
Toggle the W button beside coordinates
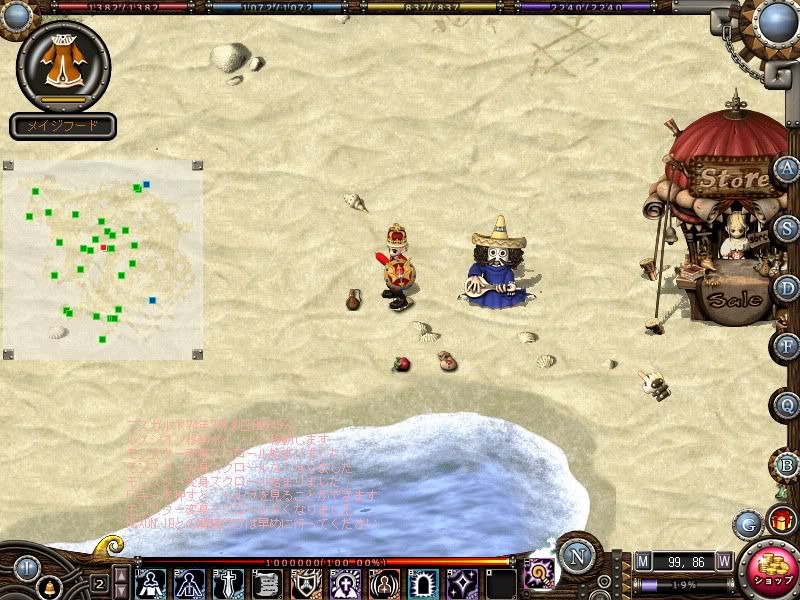point(723,561)
